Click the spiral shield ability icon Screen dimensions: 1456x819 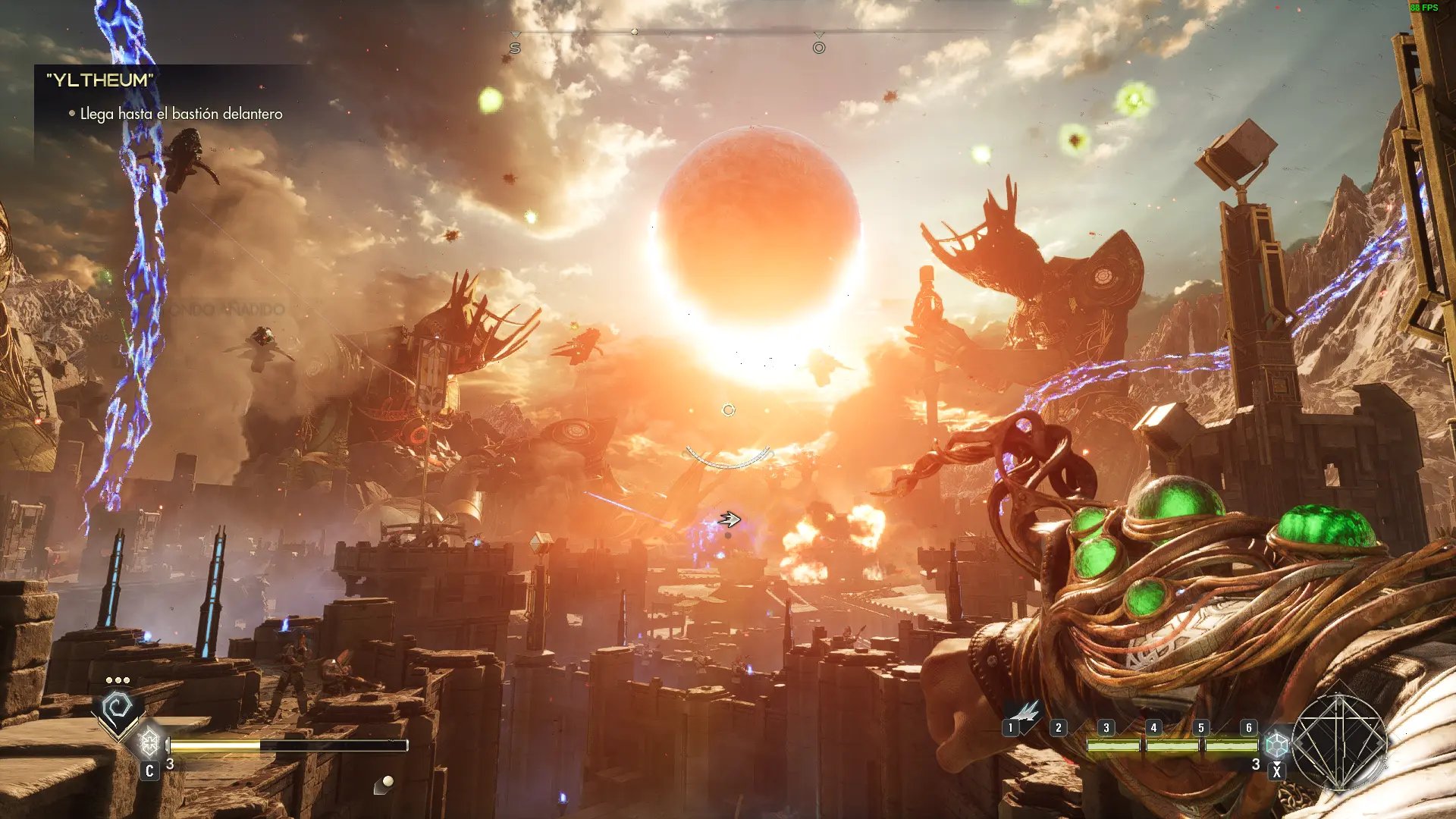118,711
